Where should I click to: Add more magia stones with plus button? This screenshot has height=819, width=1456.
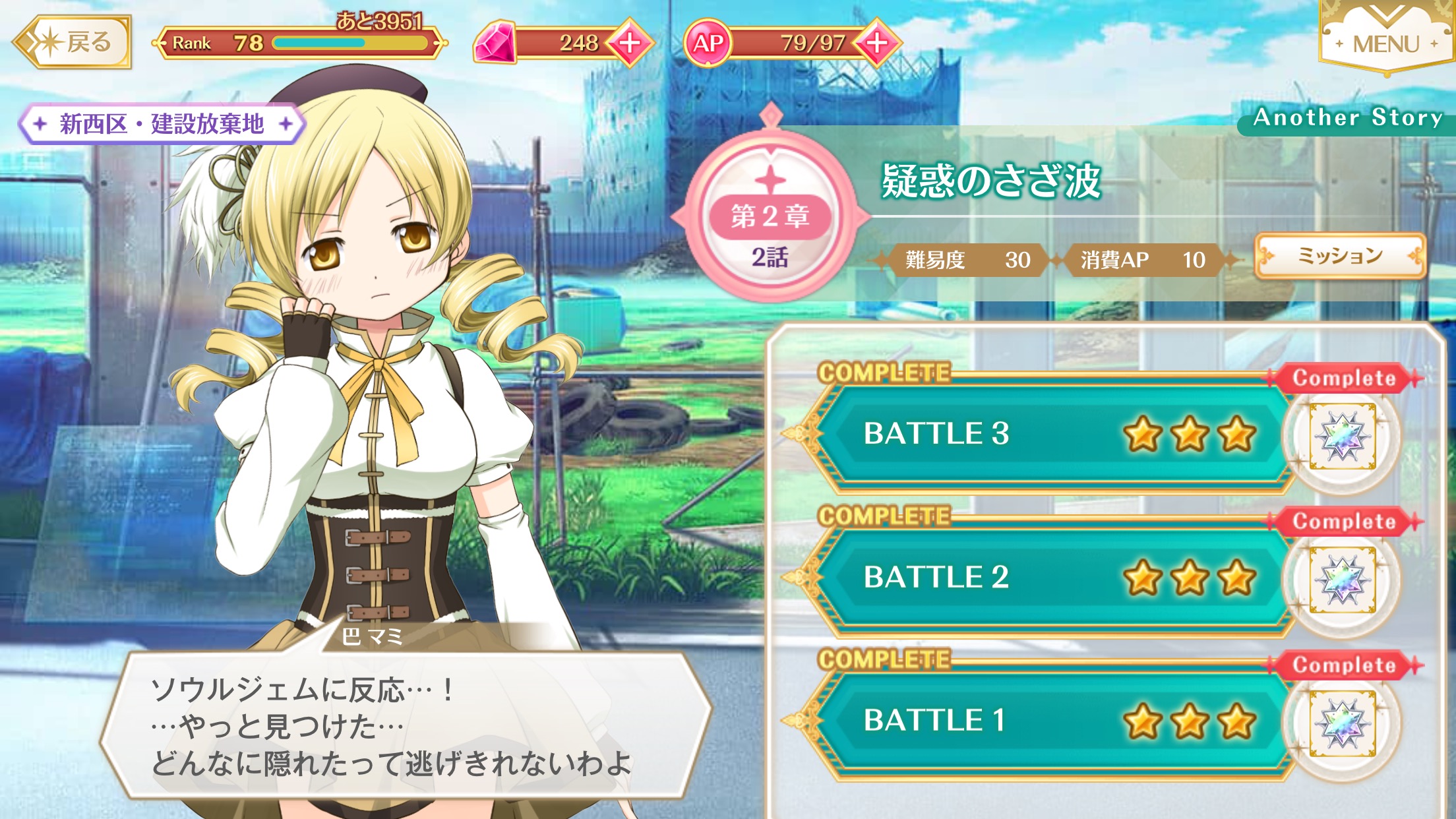tap(630, 43)
